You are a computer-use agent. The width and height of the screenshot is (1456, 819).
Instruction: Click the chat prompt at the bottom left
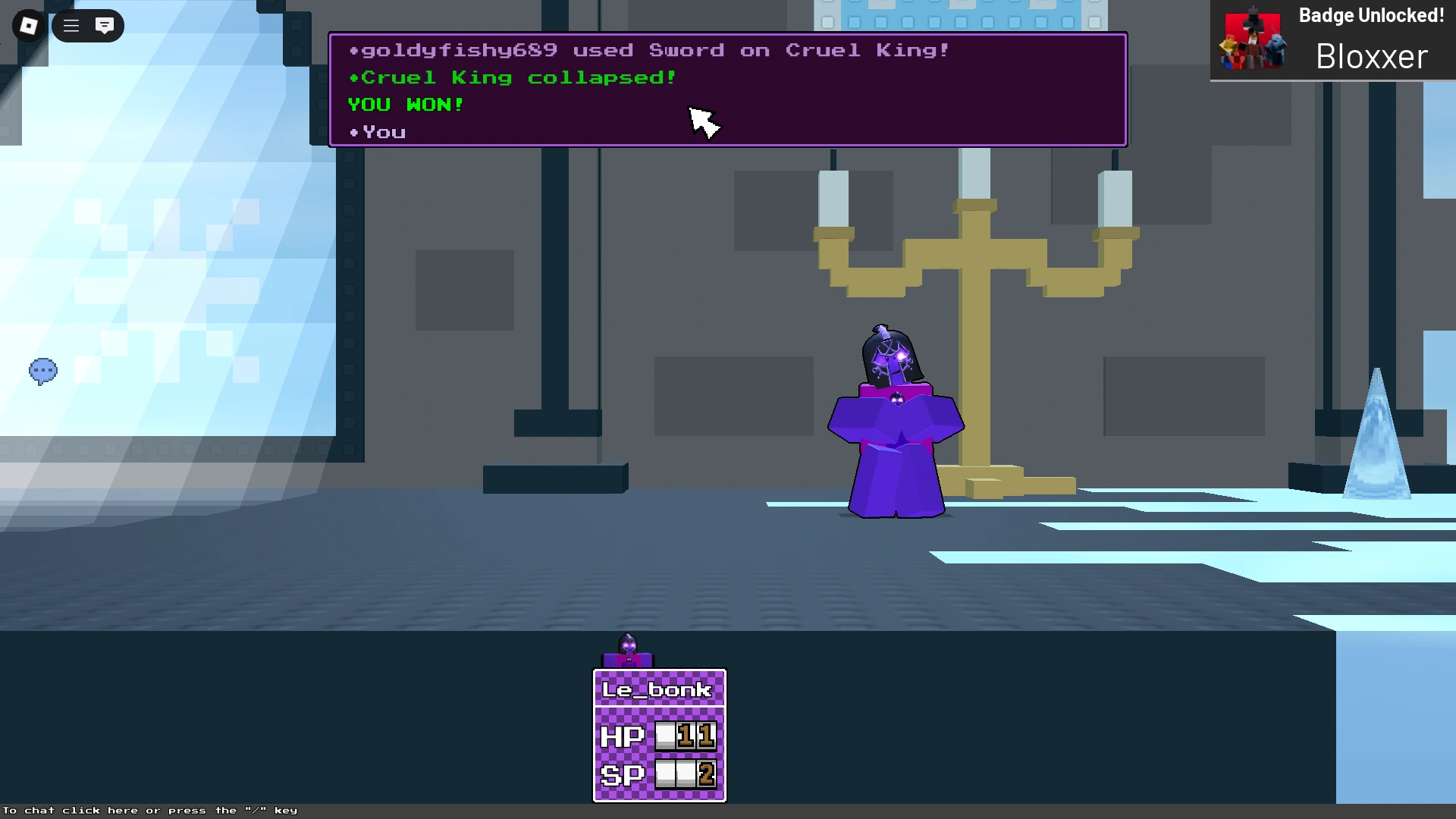coord(149,810)
